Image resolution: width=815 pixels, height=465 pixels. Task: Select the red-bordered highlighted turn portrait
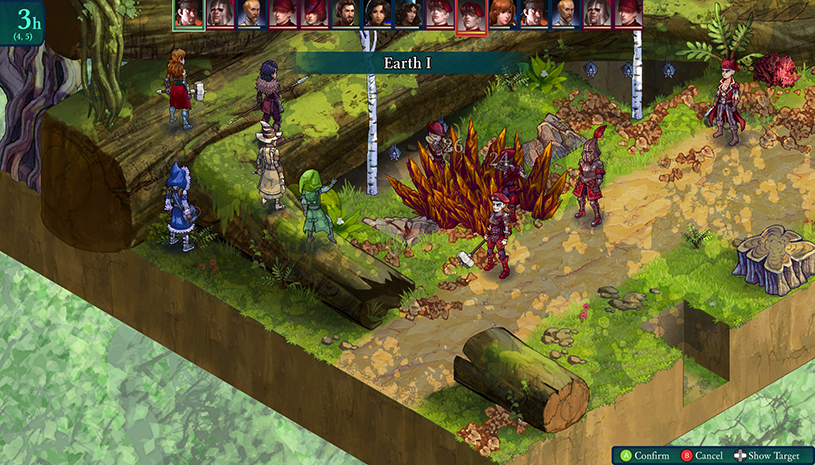471,15
